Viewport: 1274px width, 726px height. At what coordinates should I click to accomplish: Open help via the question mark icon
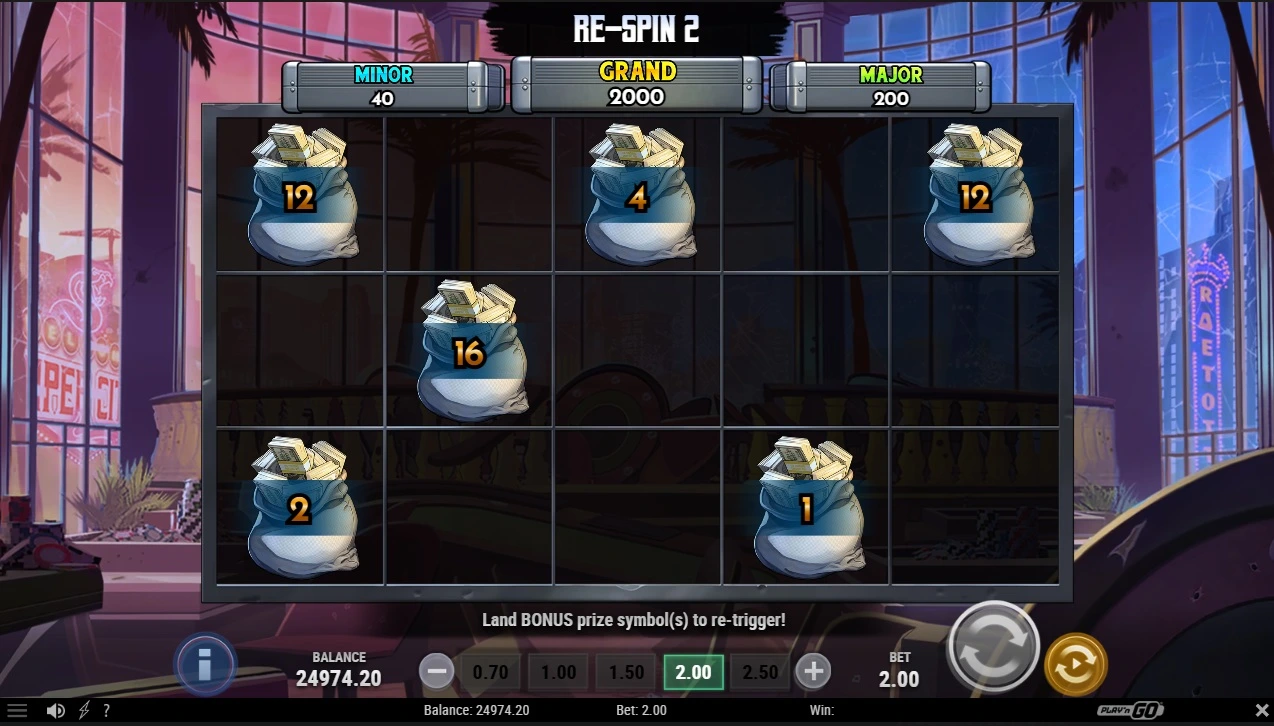pos(107,711)
